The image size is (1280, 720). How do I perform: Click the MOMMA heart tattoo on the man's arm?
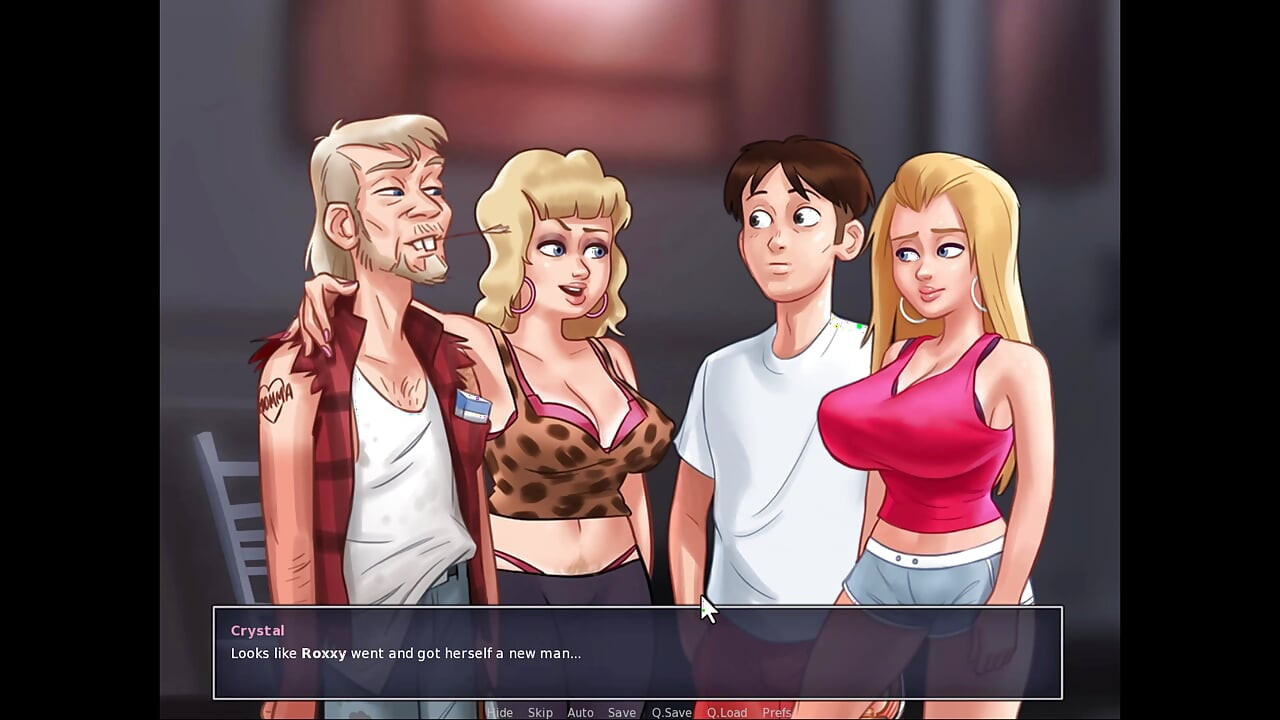click(x=274, y=397)
